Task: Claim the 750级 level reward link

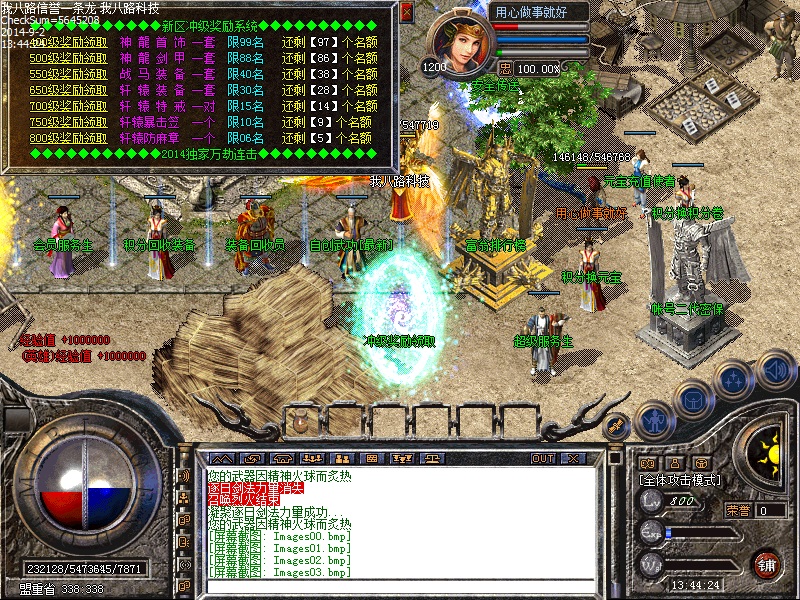Action: click(69, 122)
